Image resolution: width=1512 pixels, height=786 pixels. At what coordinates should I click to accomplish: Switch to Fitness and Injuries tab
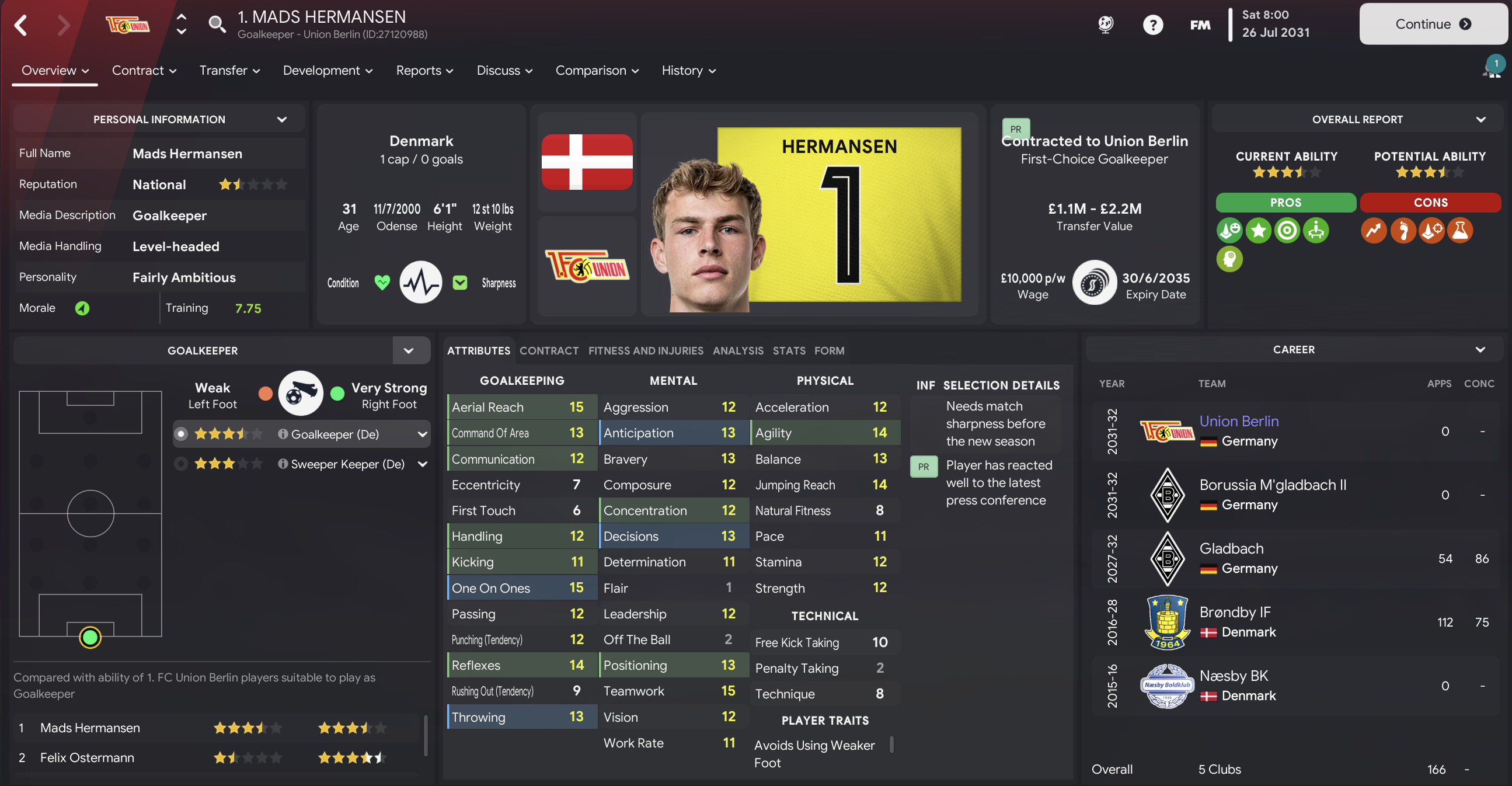(645, 350)
